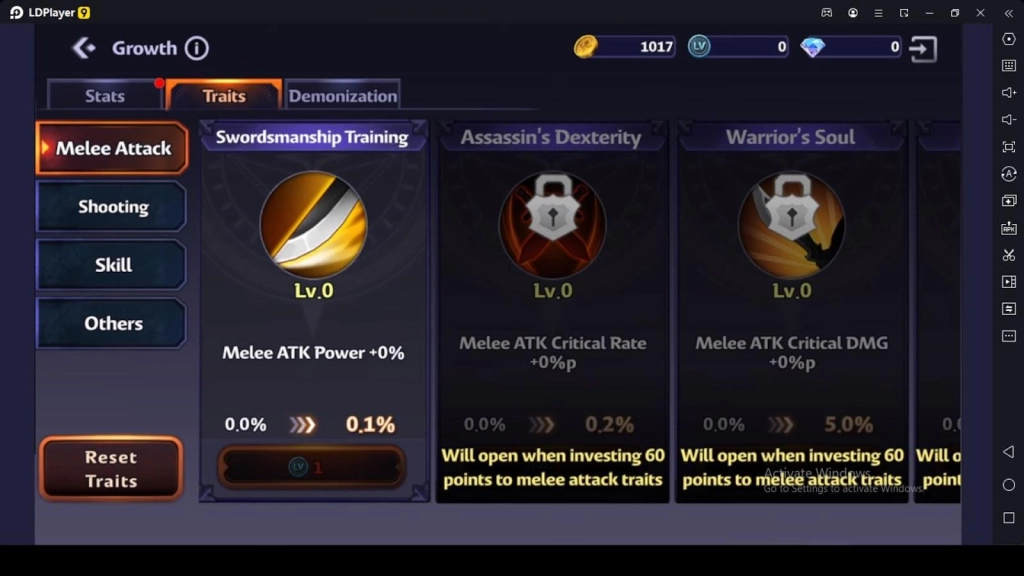Open the Growth info circle icon
This screenshot has width=1024, height=576.
pyautogui.click(x=197, y=48)
